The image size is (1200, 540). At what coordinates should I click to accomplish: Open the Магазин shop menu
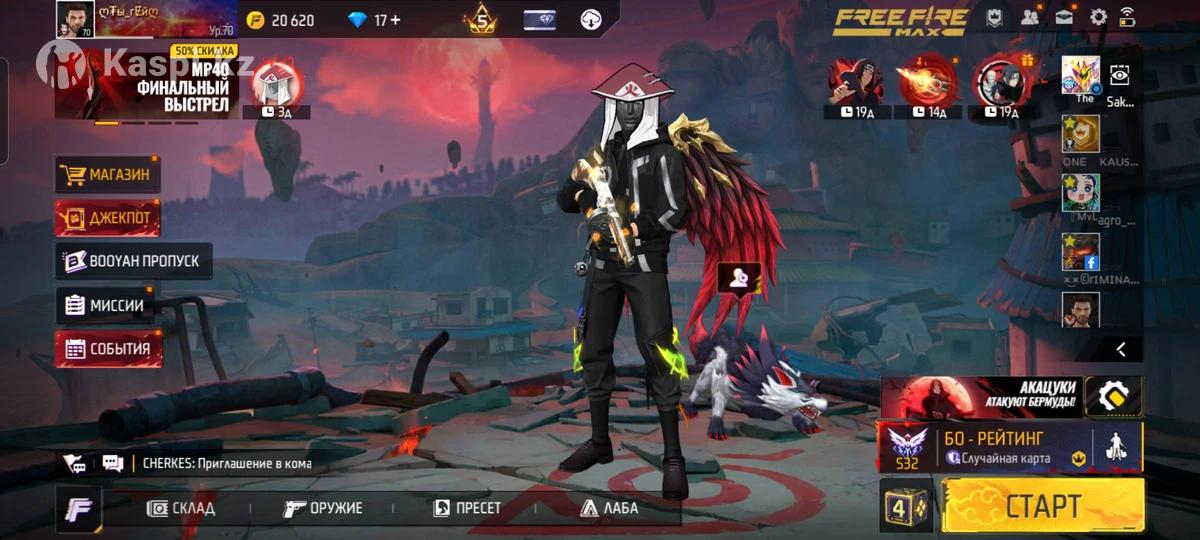(x=107, y=175)
